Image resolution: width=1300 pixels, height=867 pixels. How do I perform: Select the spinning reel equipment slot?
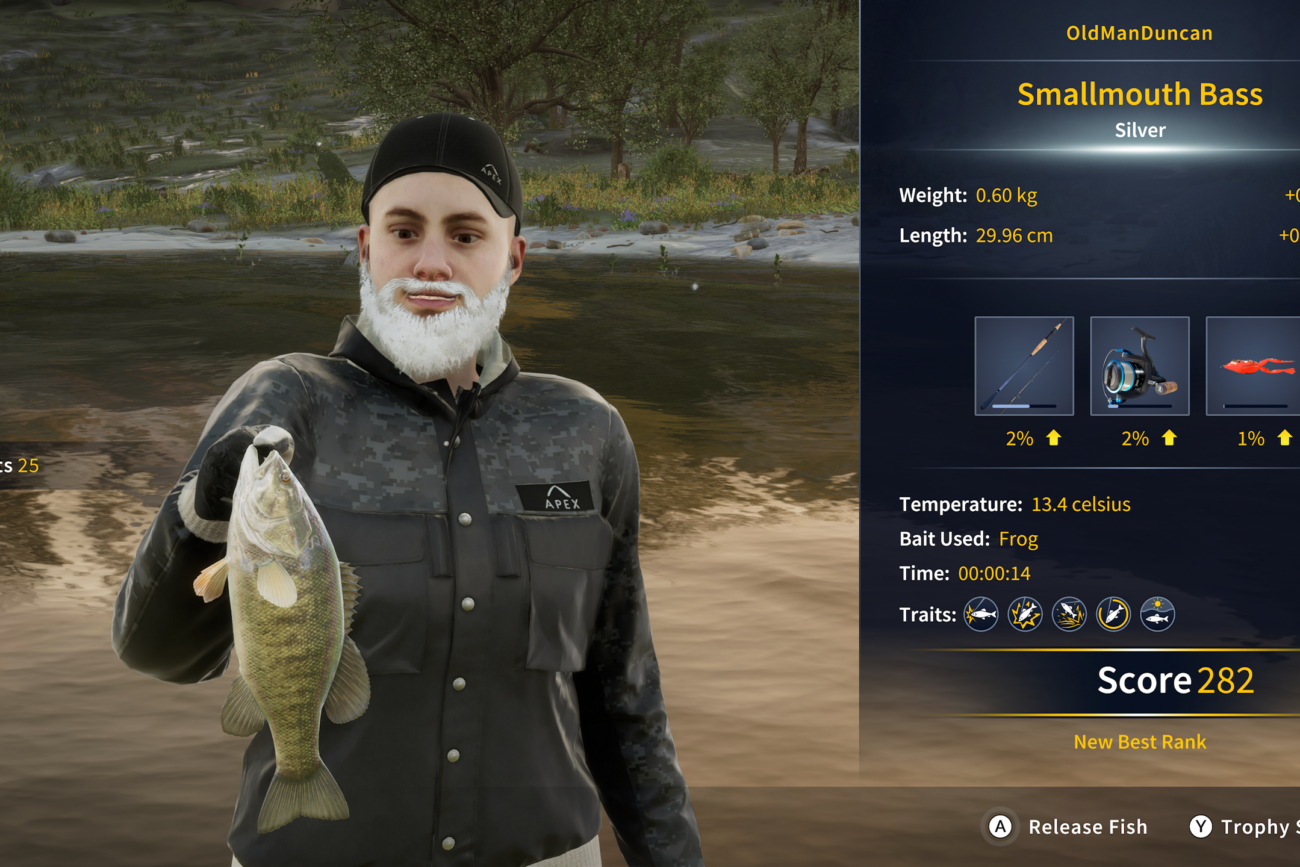(1139, 366)
